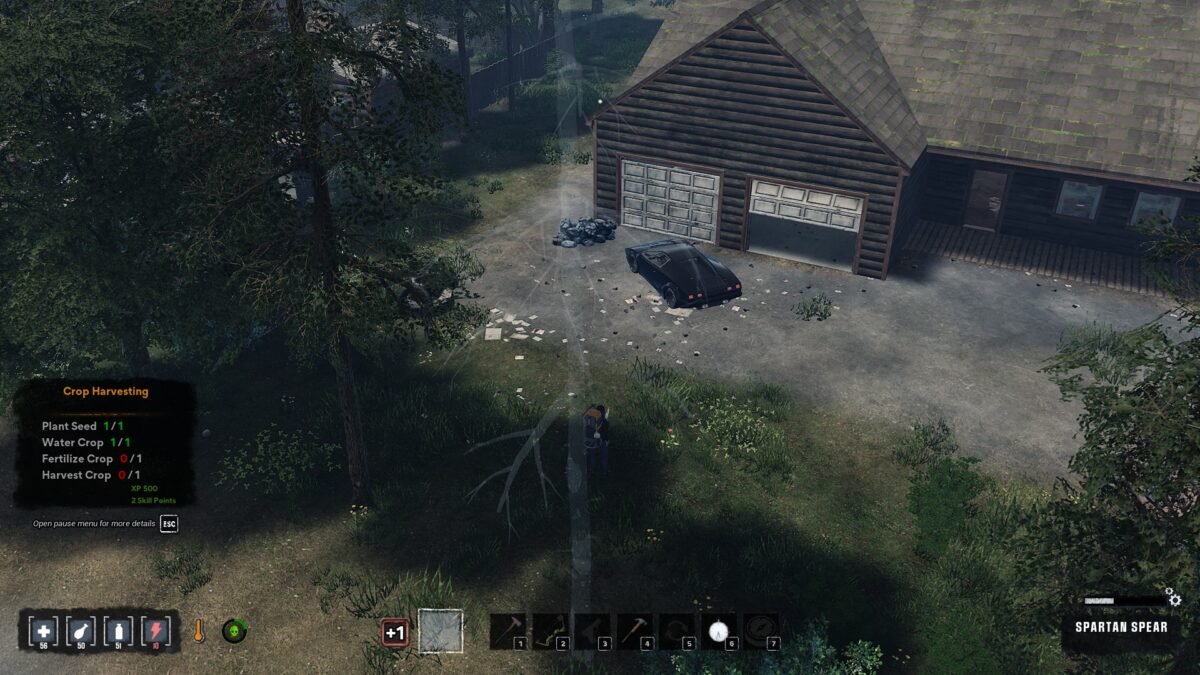This screenshot has width=1200, height=675.
Task: Choose the hammer in hotbar slot 4
Action: [x=634, y=631]
